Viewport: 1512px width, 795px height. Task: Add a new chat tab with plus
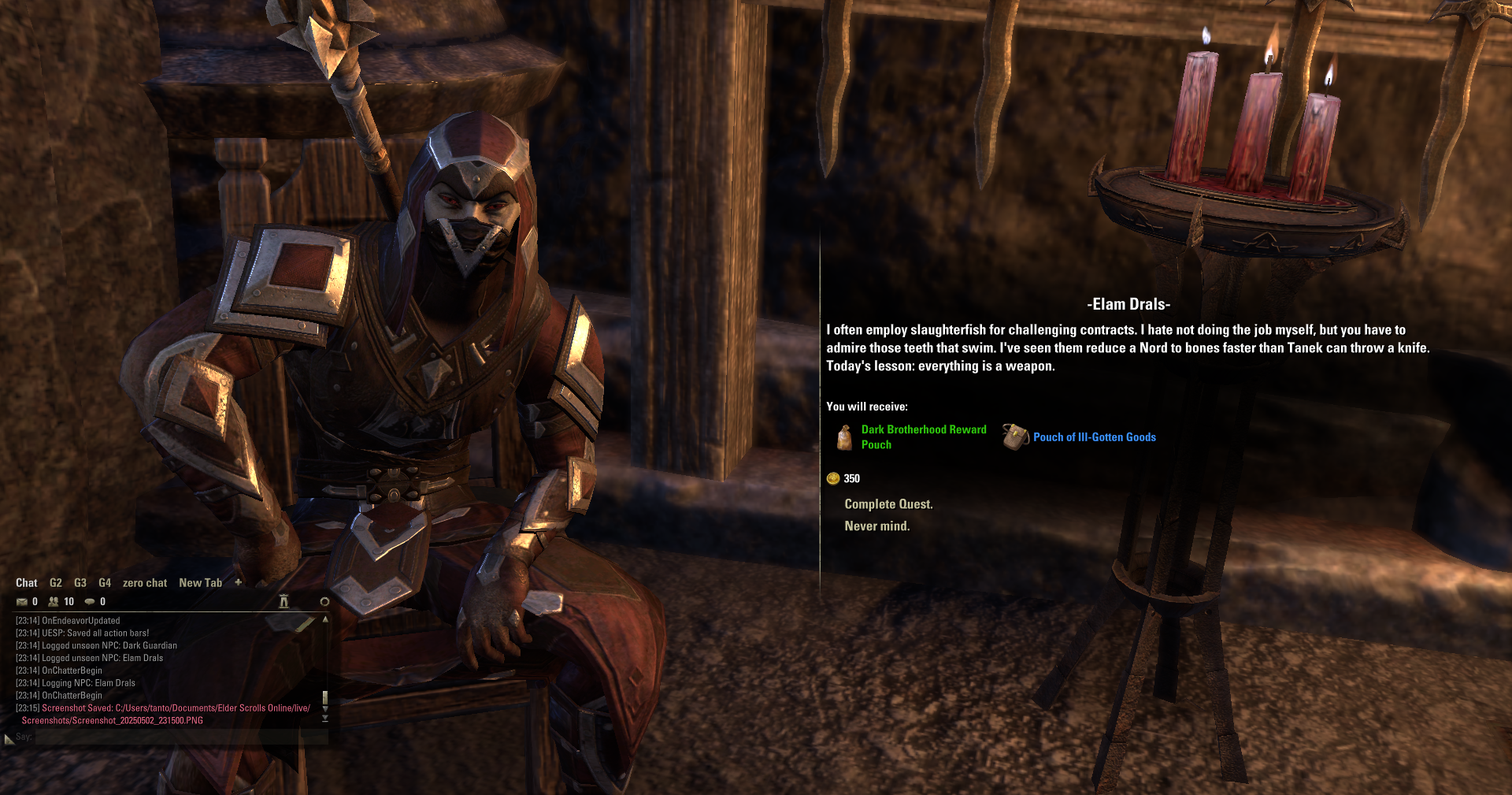point(239,582)
